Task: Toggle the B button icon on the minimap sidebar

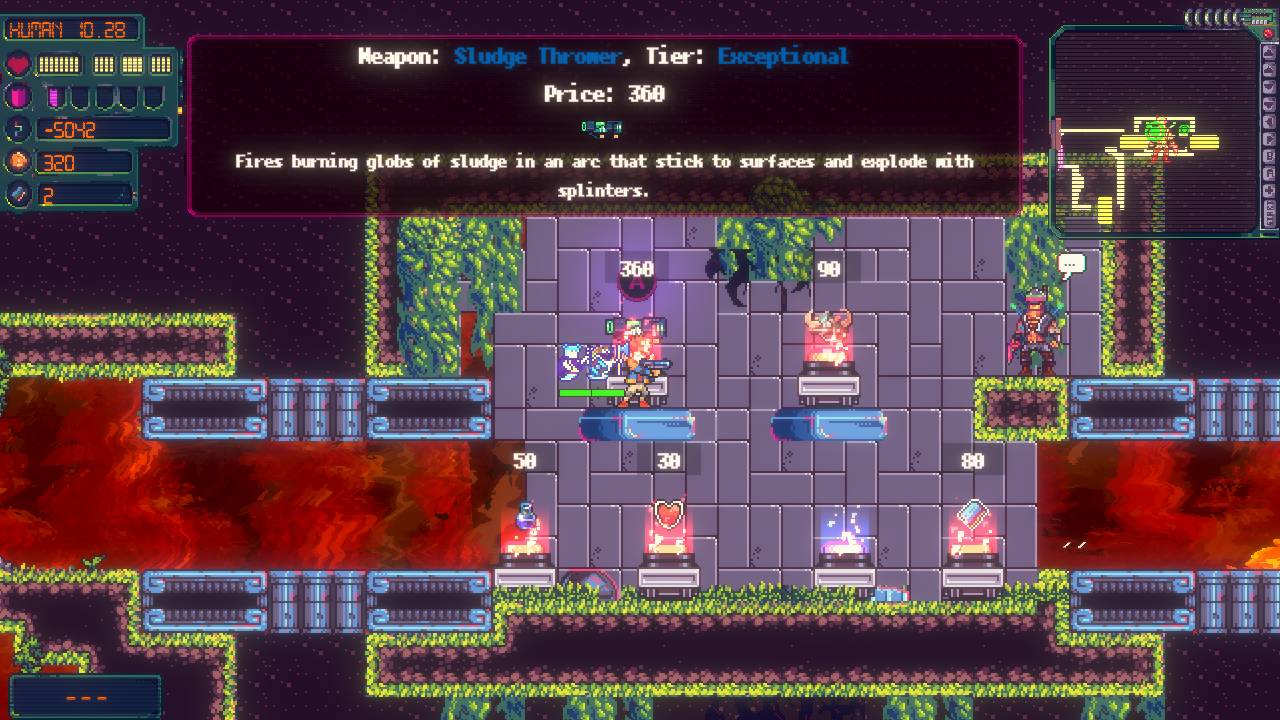Action: click(1268, 157)
